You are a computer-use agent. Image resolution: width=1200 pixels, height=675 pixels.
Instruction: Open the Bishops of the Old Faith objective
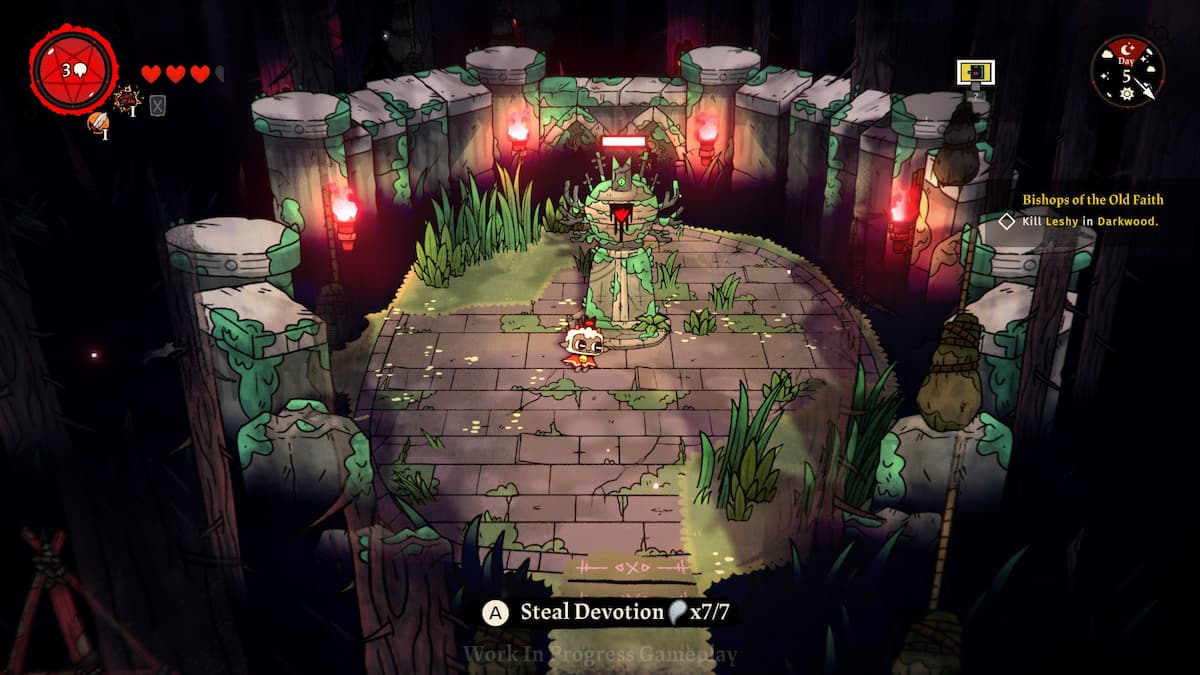pos(1093,200)
